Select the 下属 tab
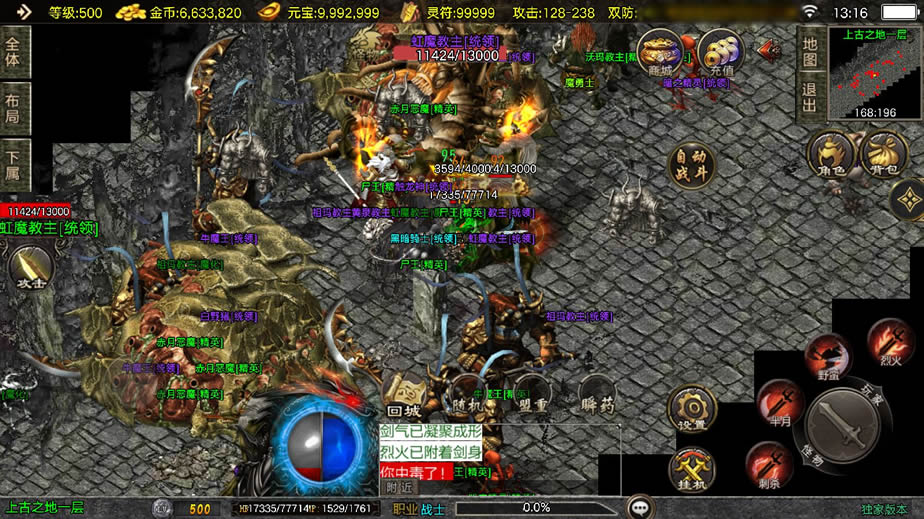 14,165
